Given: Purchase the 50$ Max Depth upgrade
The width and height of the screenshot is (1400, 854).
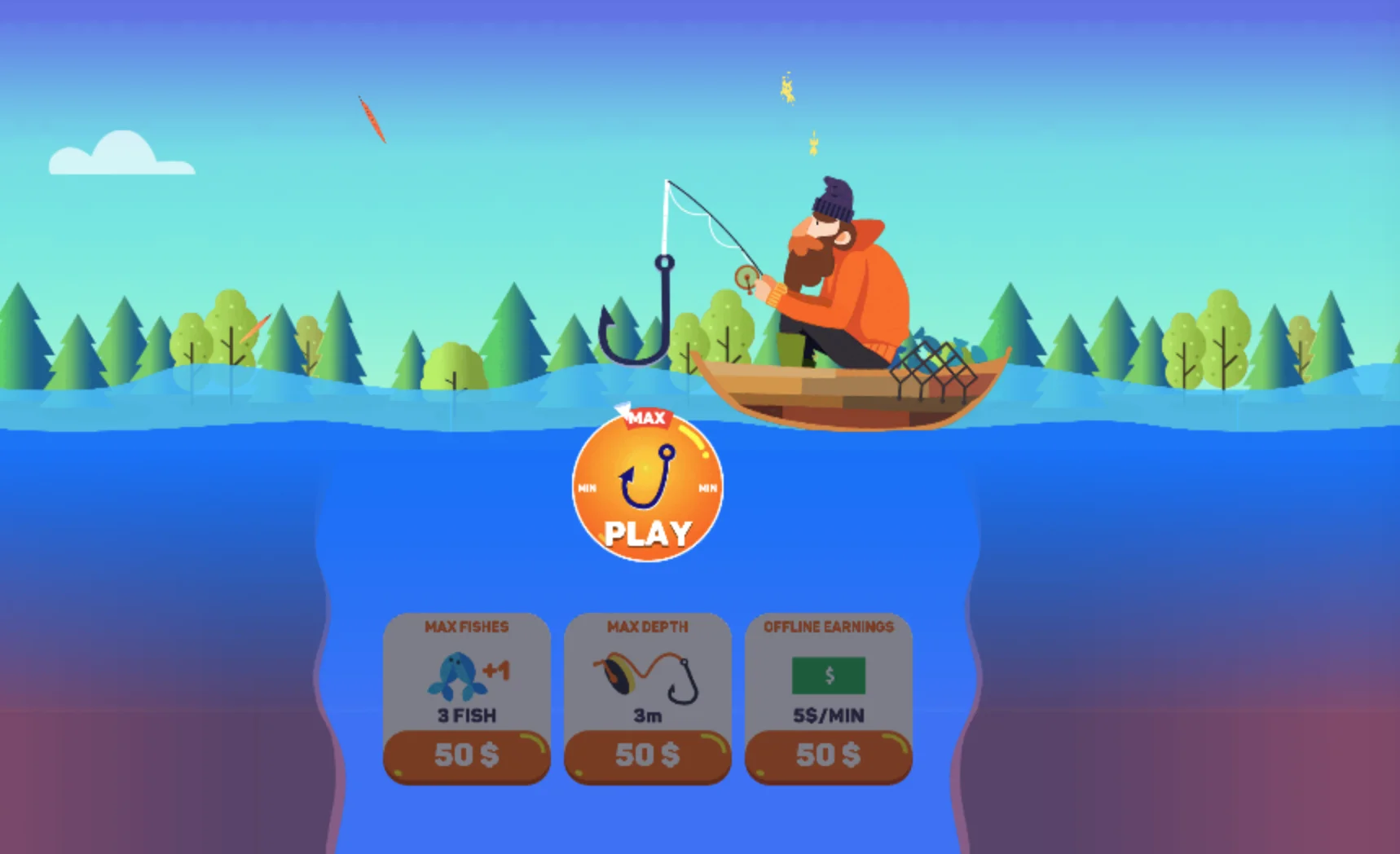Looking at the screenshot, I should [646, 755].
